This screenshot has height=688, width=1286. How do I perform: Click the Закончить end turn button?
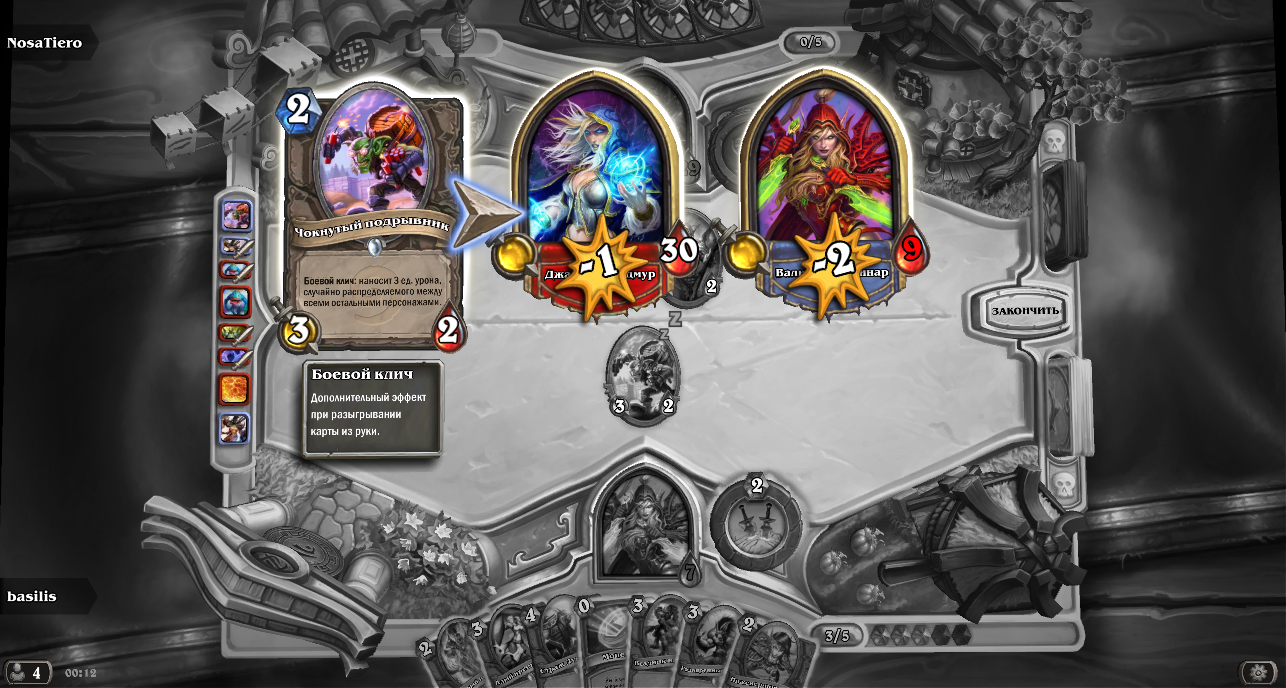[1025, 310]
